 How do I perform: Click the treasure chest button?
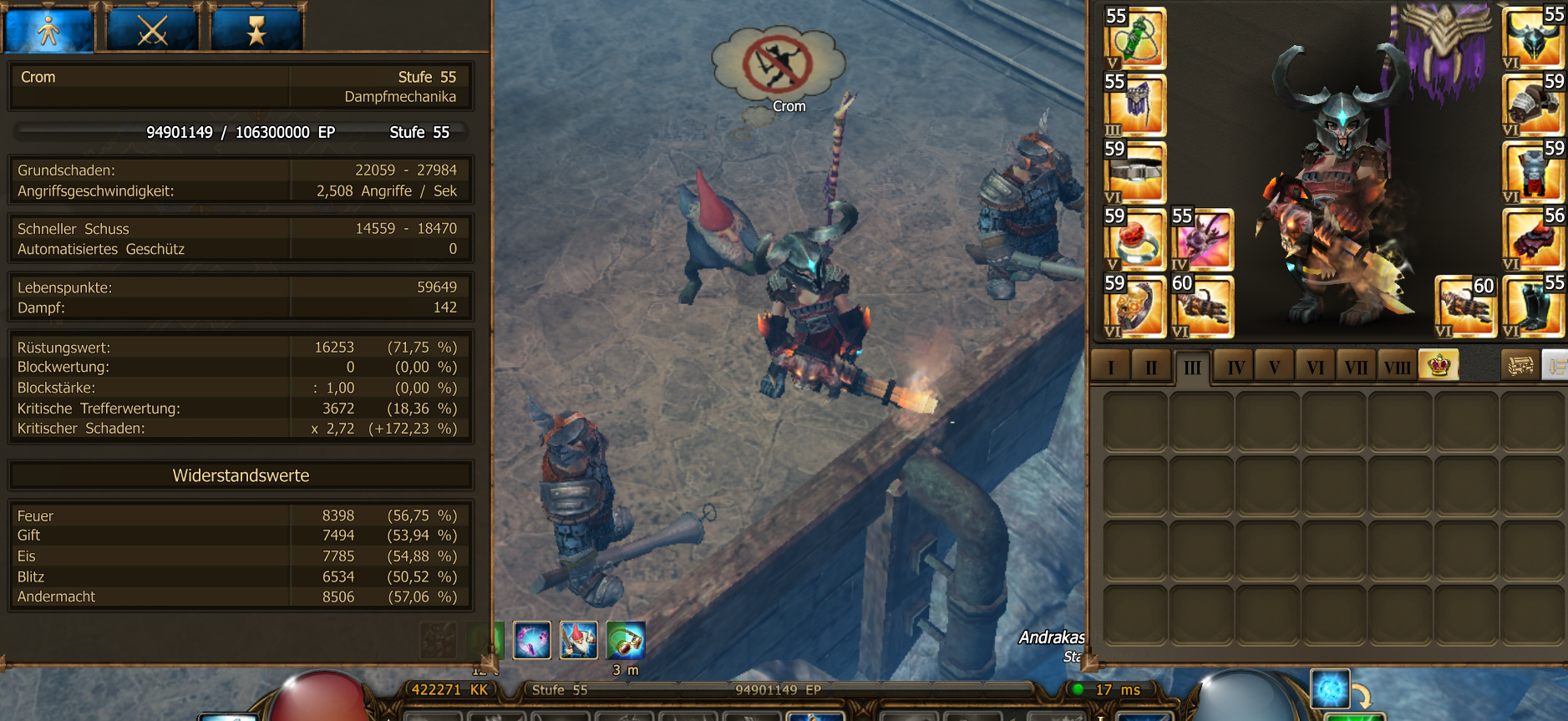[x=1520, y=365]
